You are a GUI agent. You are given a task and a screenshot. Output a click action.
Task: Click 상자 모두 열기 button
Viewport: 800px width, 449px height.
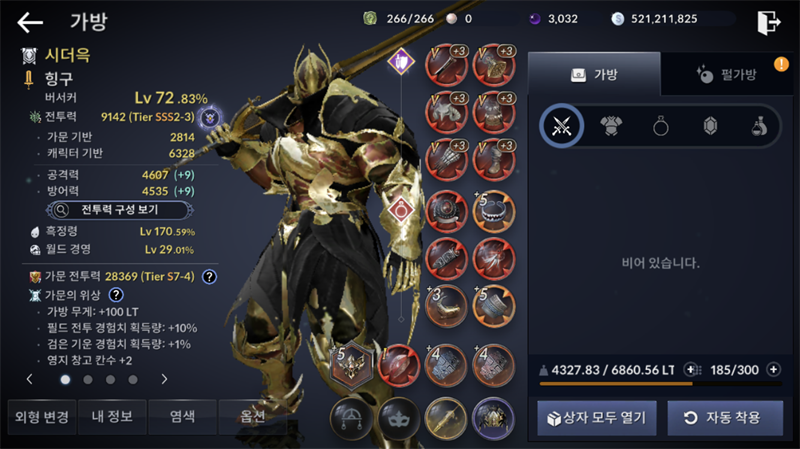pyautogui.click(x=597, y=417)
